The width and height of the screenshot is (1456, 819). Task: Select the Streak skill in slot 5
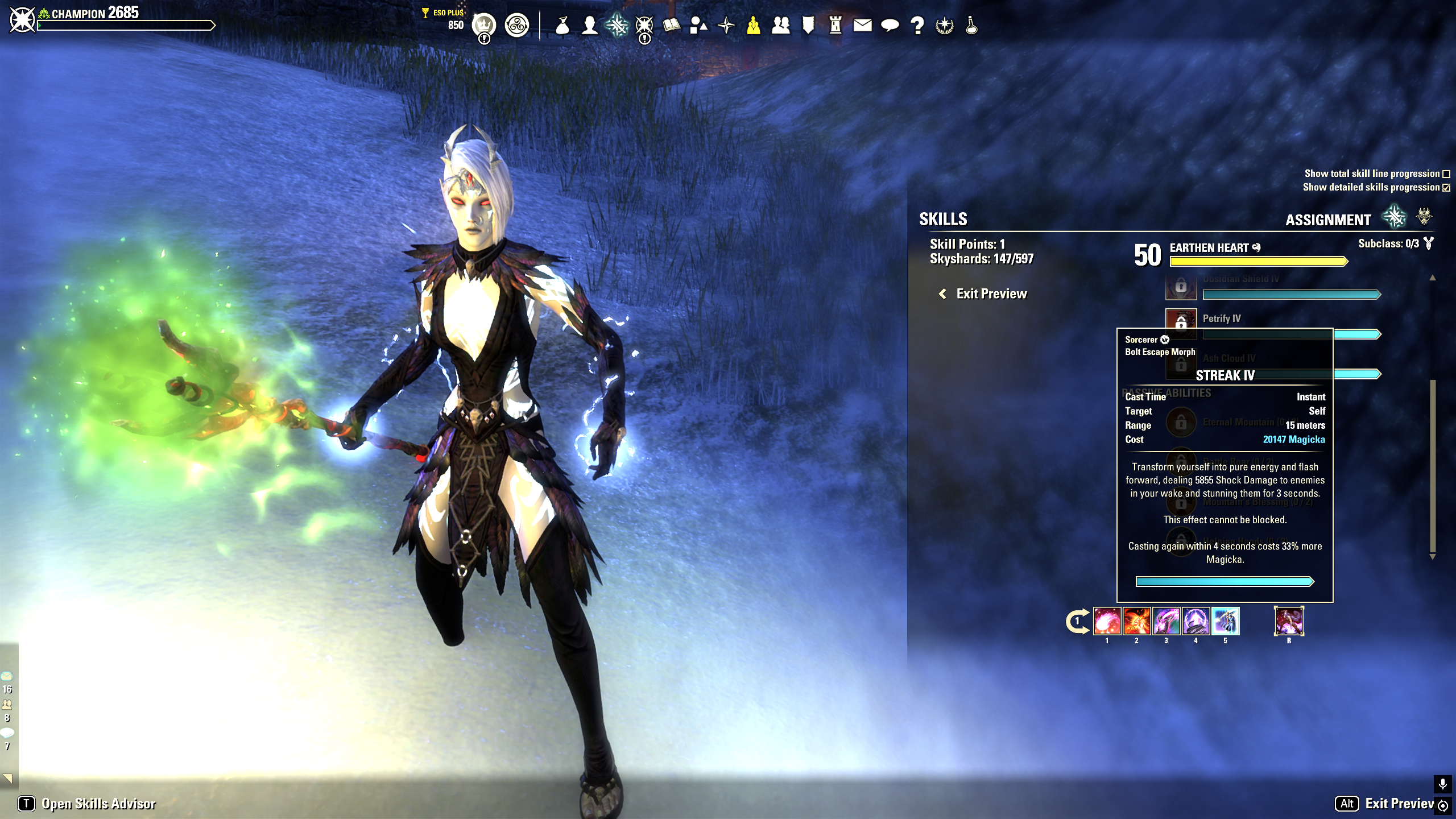pyautogui.click(x=1225, y=621)
